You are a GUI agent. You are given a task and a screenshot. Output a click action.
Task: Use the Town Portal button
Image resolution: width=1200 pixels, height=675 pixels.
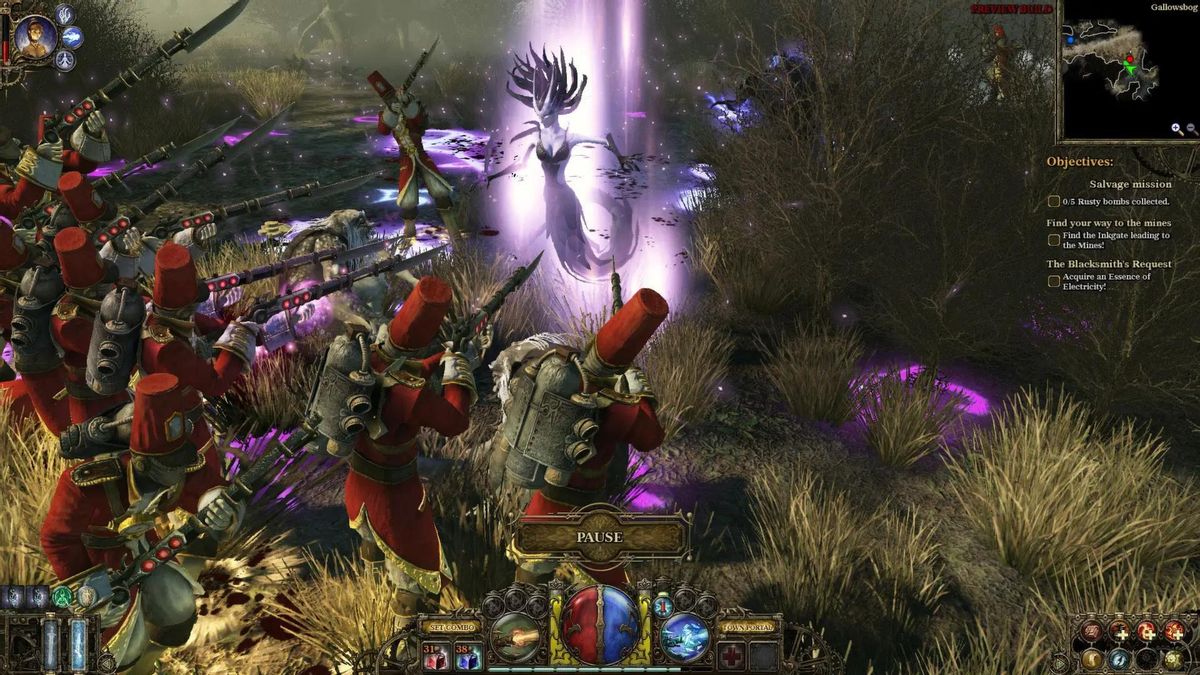747,627
